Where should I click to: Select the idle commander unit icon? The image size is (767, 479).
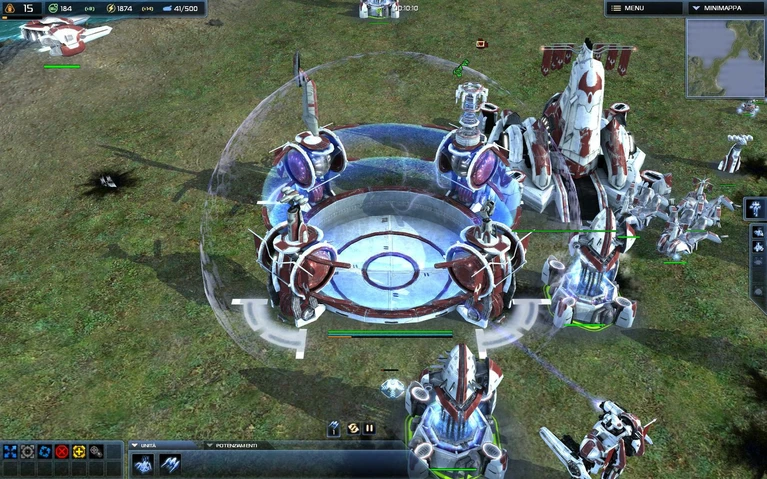click(757, 208)
